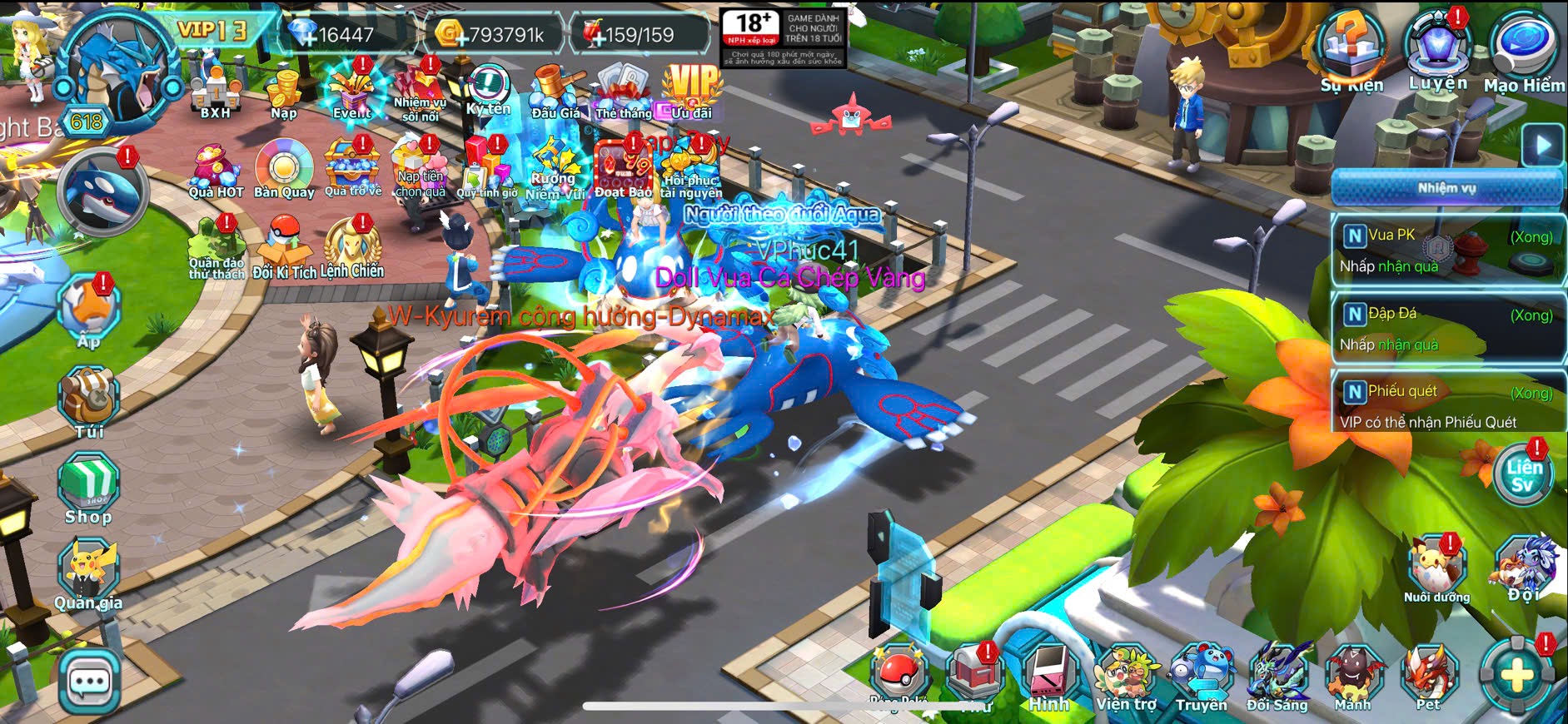Collapse the Nhiệm vụ panel with the arrow

pyautogui.click(x=1543, y=146)
